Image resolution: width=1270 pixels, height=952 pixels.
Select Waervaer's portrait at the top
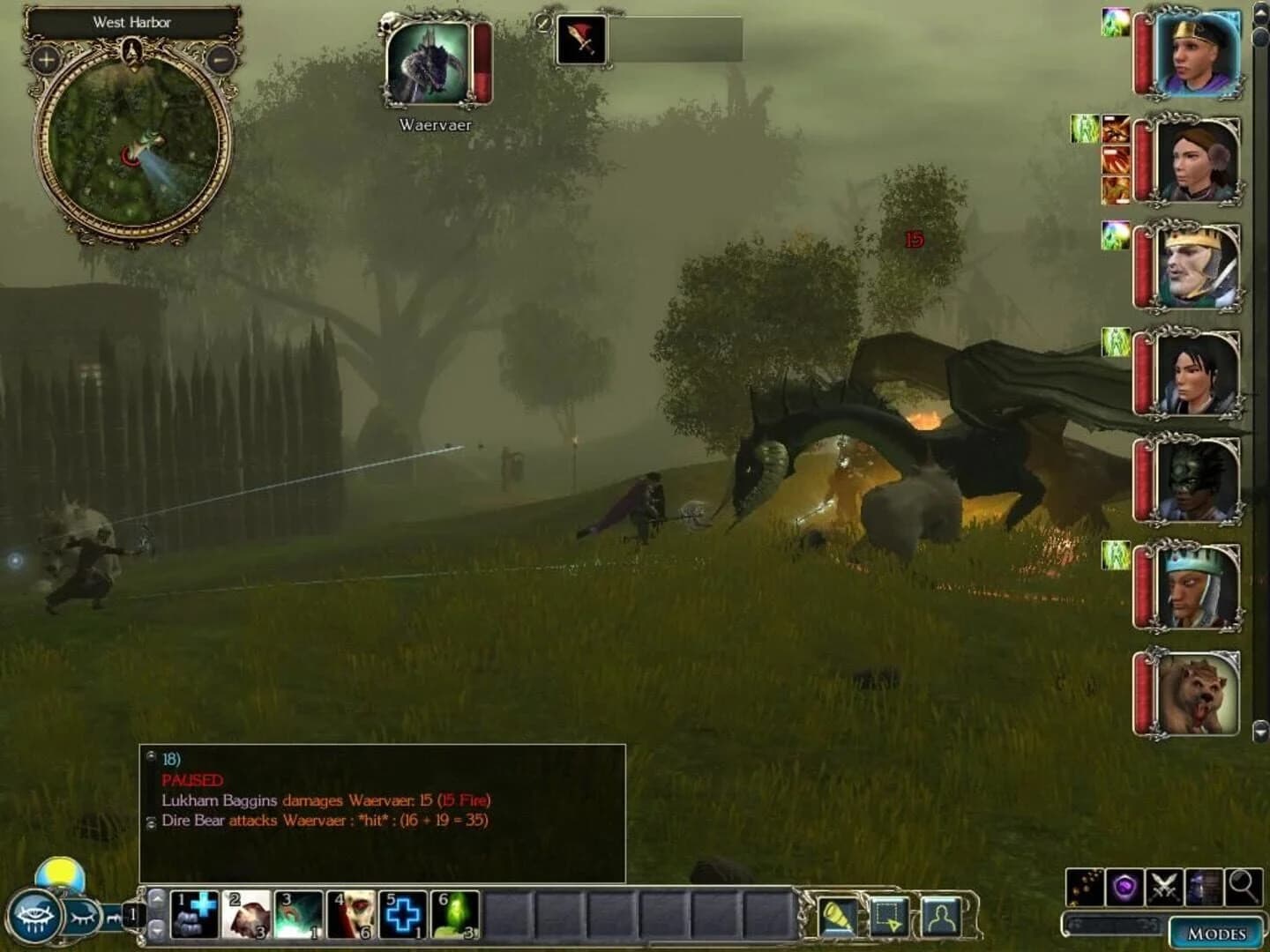tap(430, 66)
